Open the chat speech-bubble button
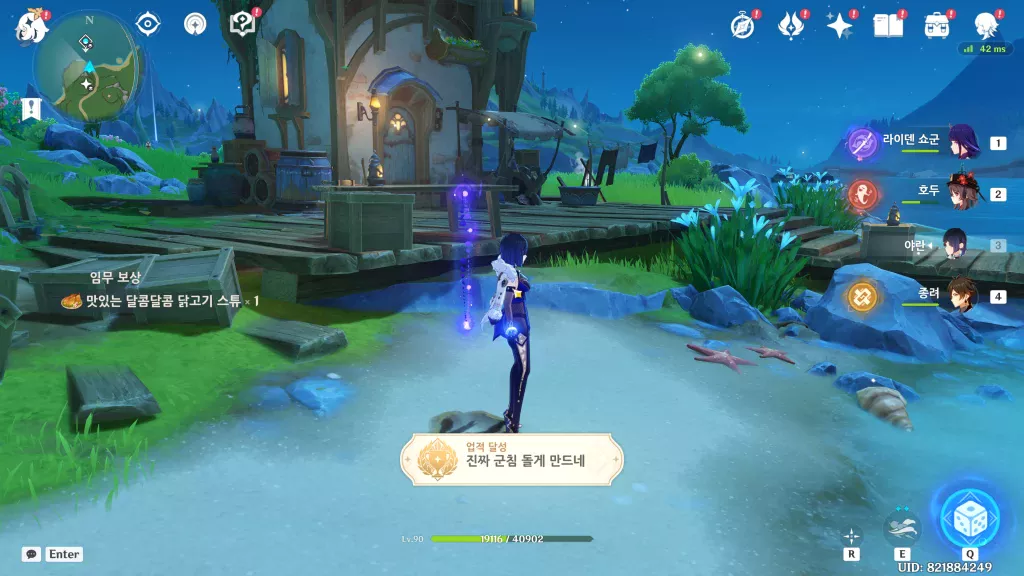This screenshot has width=1024, height=576. (x=32, y=553)
